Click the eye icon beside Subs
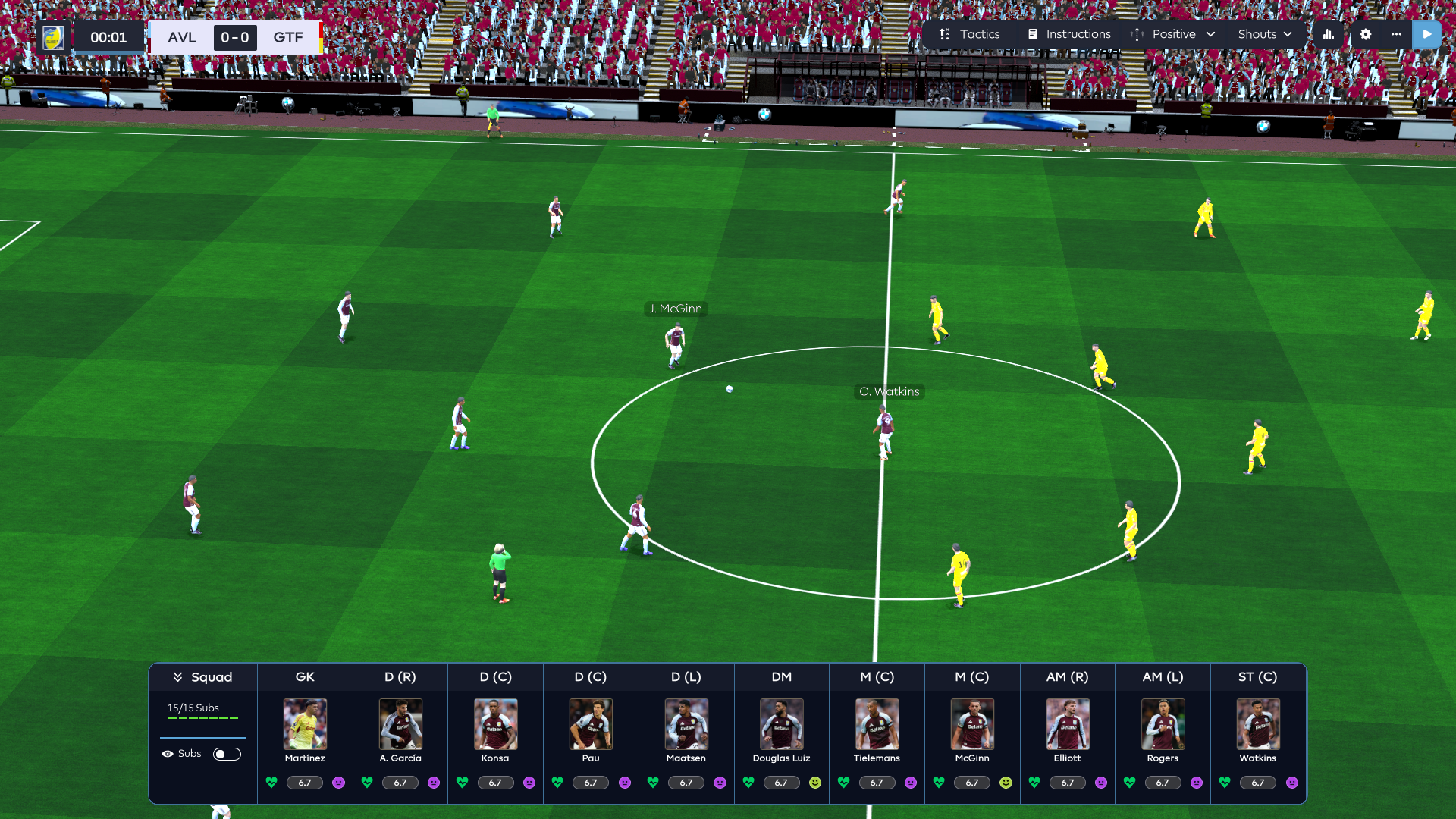 pos(168,753)
